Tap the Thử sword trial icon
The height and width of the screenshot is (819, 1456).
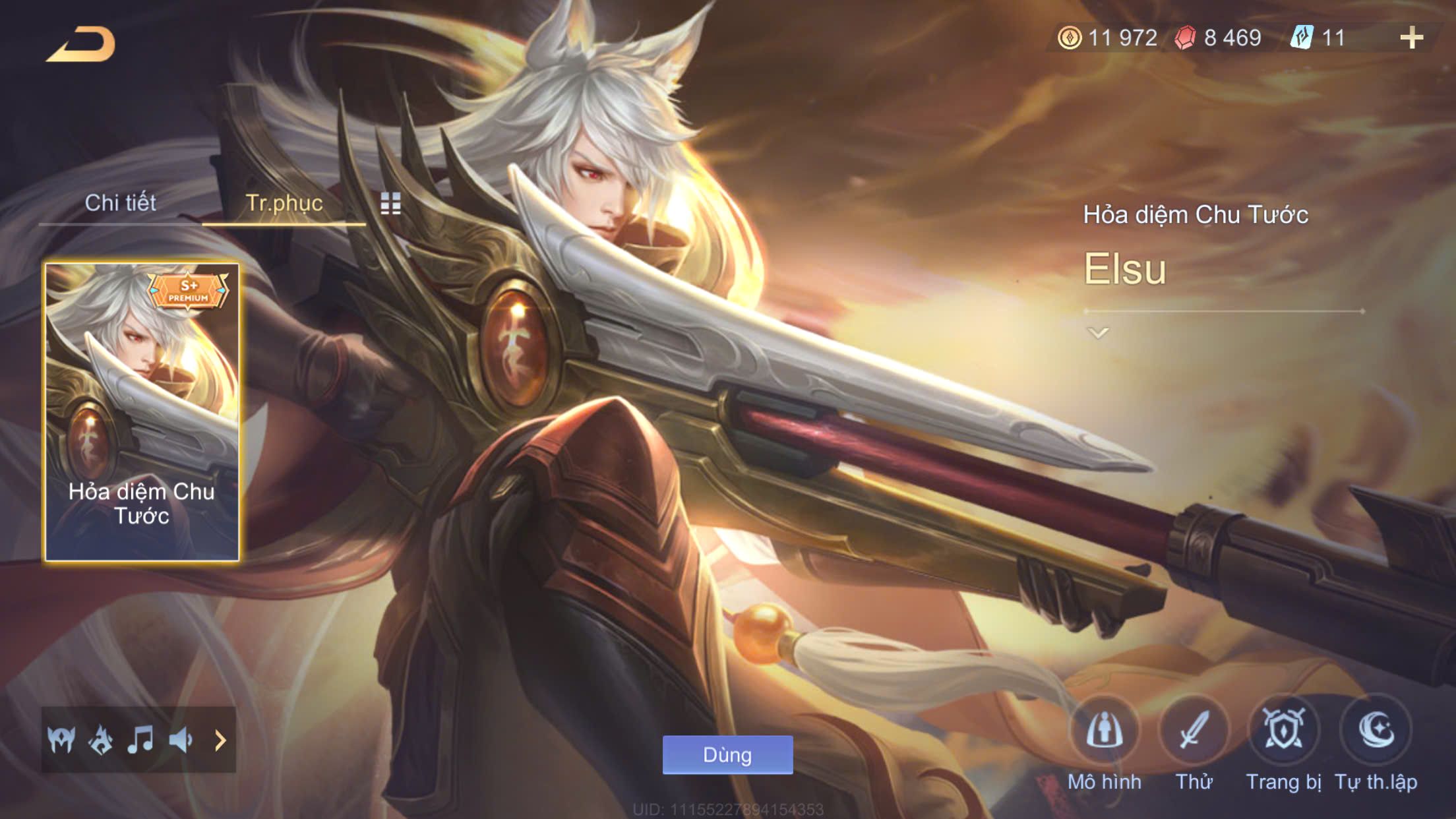1194,731
